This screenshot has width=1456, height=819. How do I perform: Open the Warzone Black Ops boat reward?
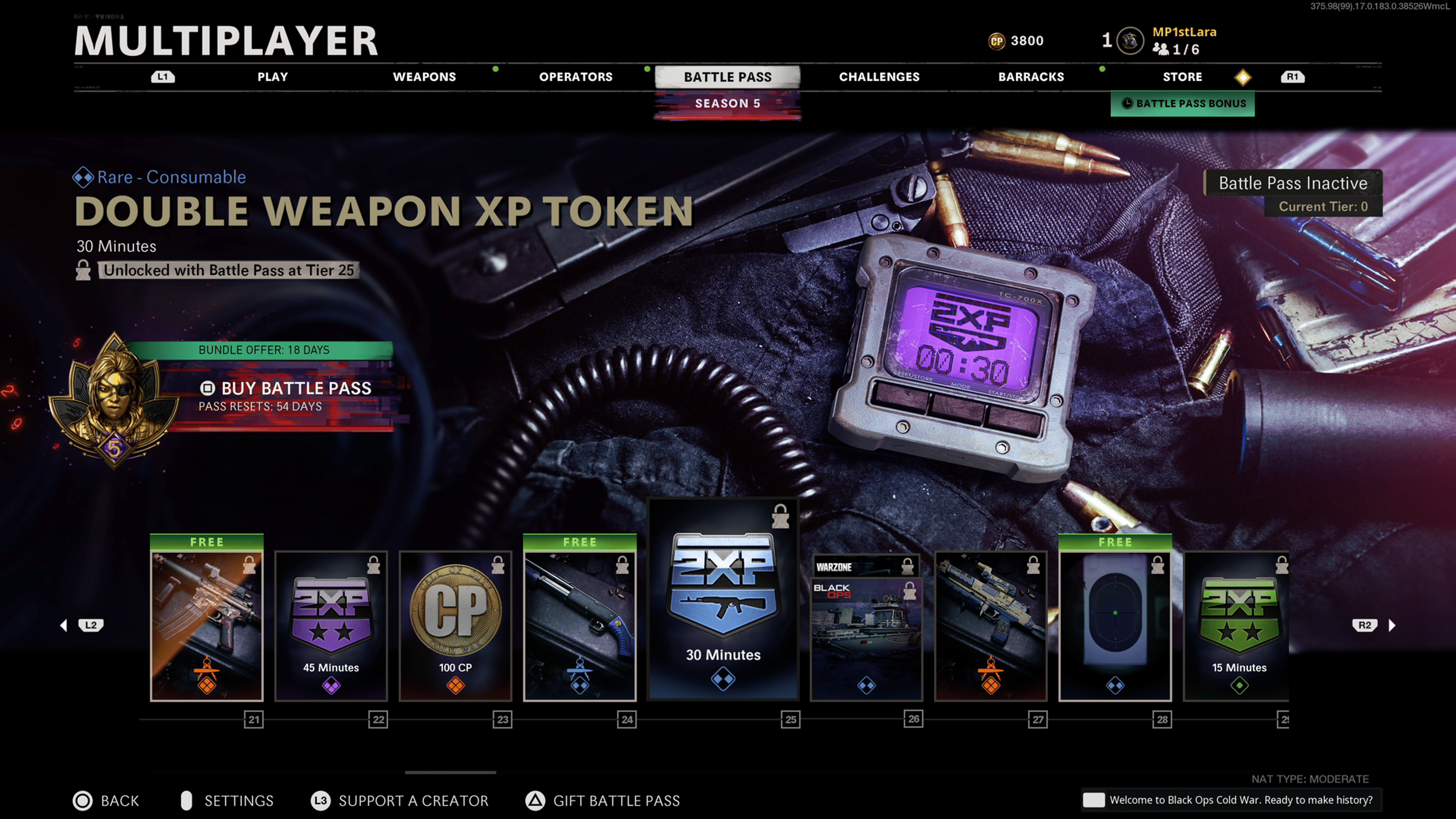pyautogui.click(x=866, y=628)
